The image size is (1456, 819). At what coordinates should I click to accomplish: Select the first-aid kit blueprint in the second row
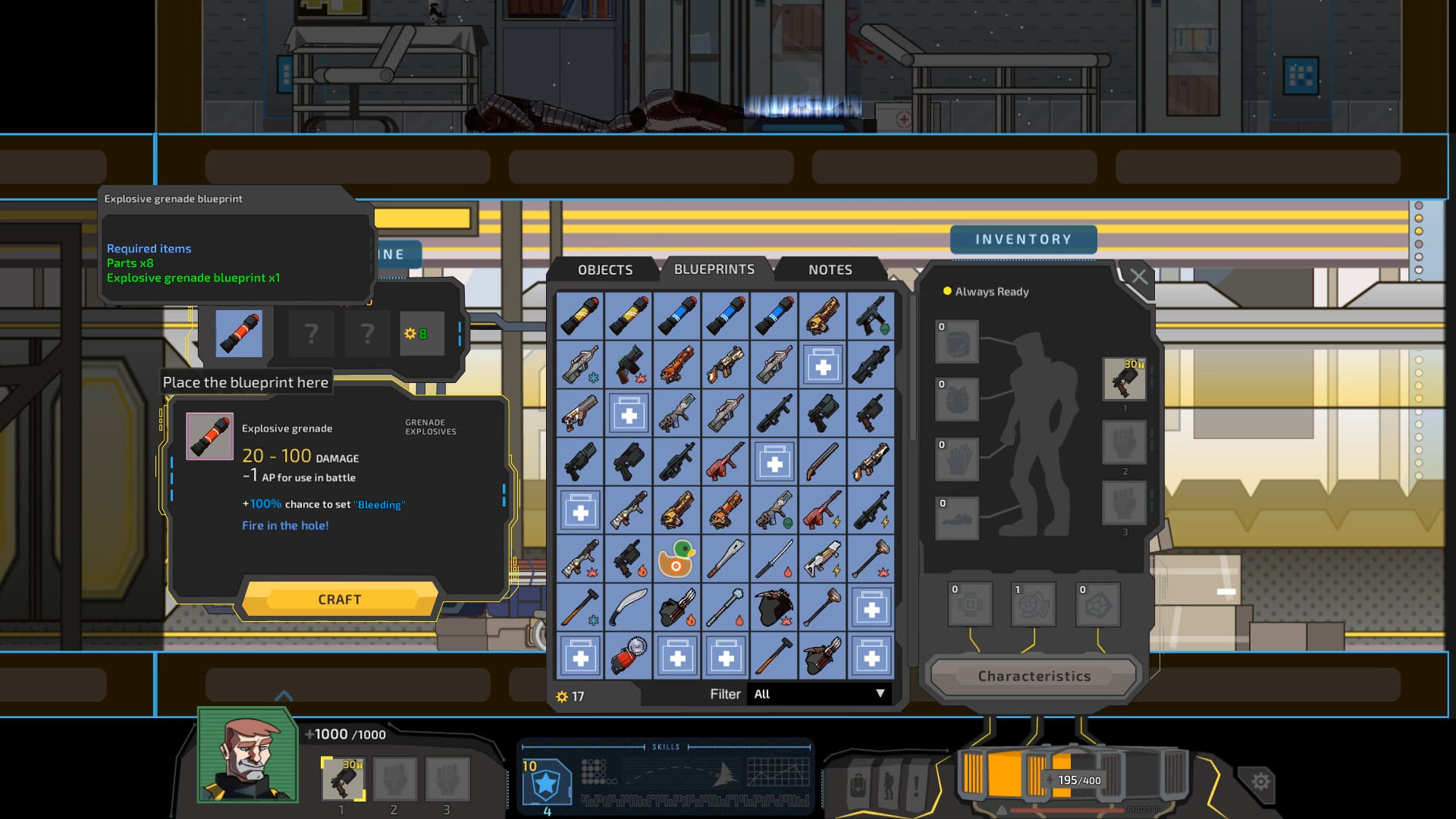[x=822, y=365]
